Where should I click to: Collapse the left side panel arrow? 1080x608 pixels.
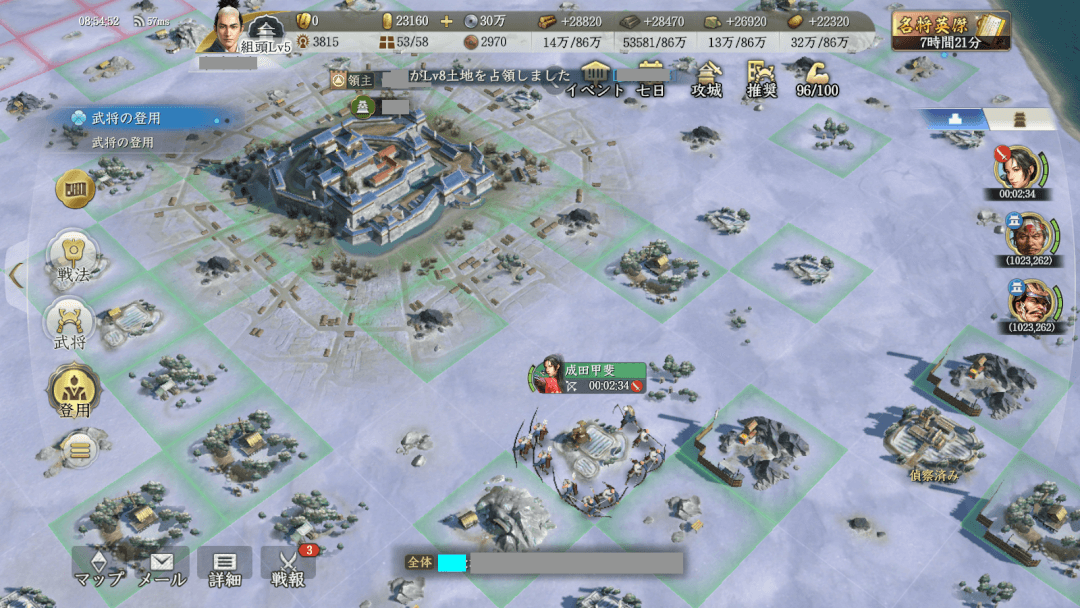pos(15,274)
